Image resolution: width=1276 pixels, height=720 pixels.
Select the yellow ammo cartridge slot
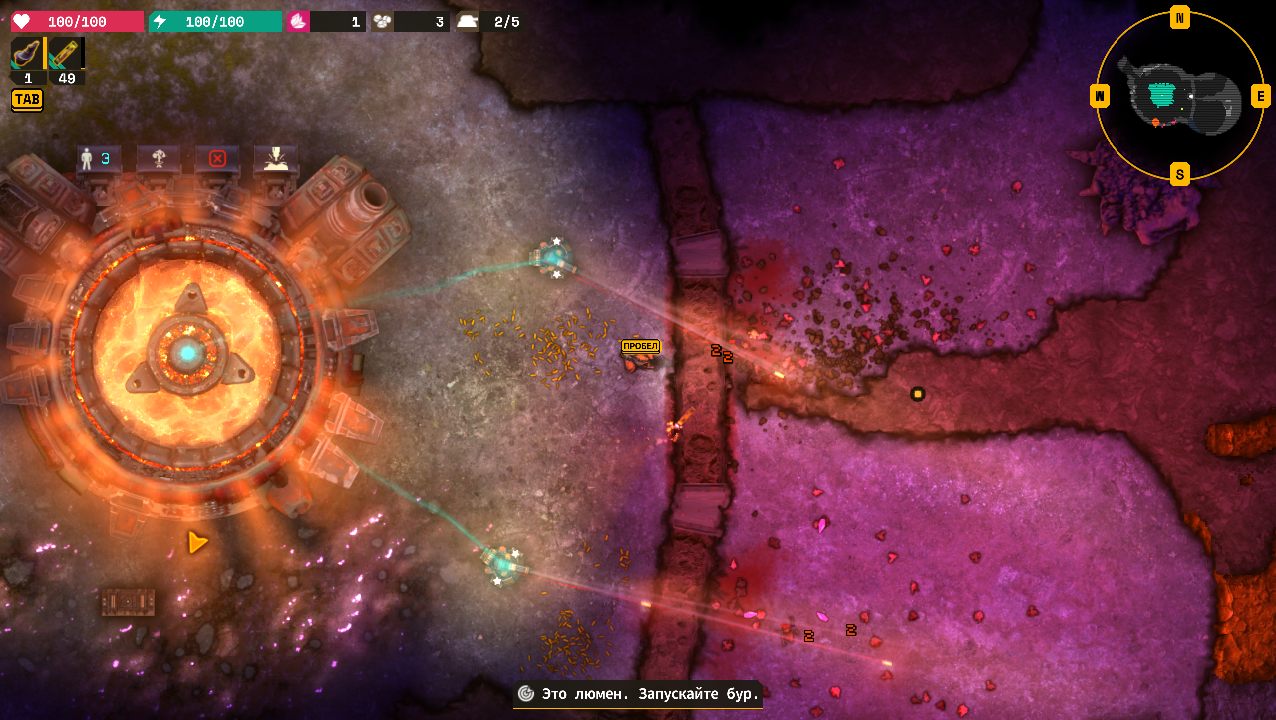(67, 54)
